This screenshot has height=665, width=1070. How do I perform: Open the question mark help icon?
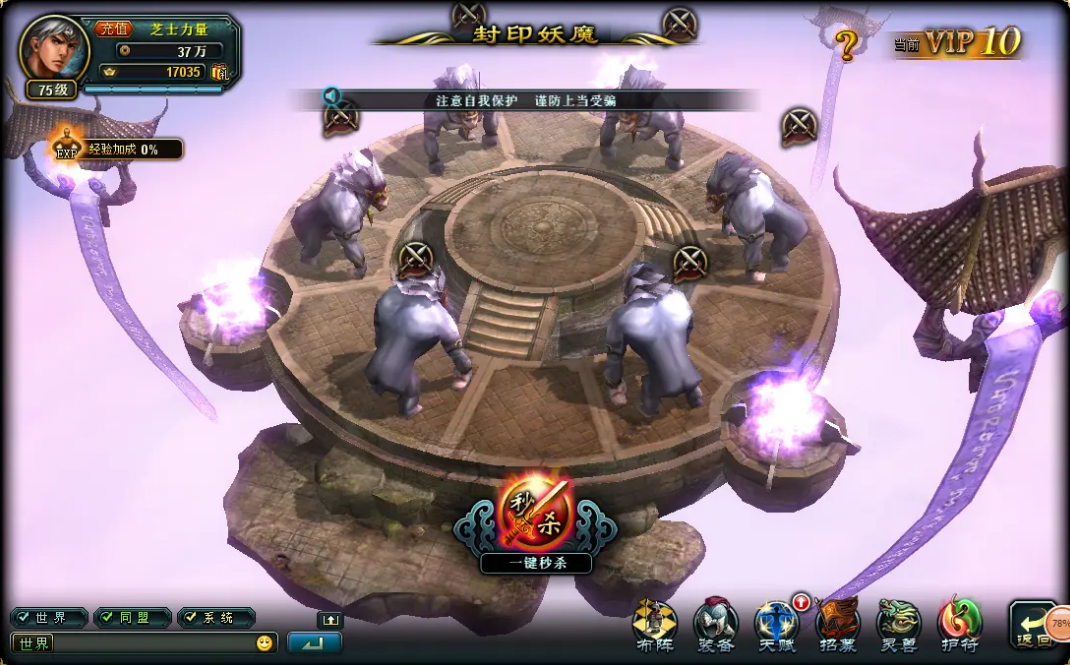pos(847,45)
